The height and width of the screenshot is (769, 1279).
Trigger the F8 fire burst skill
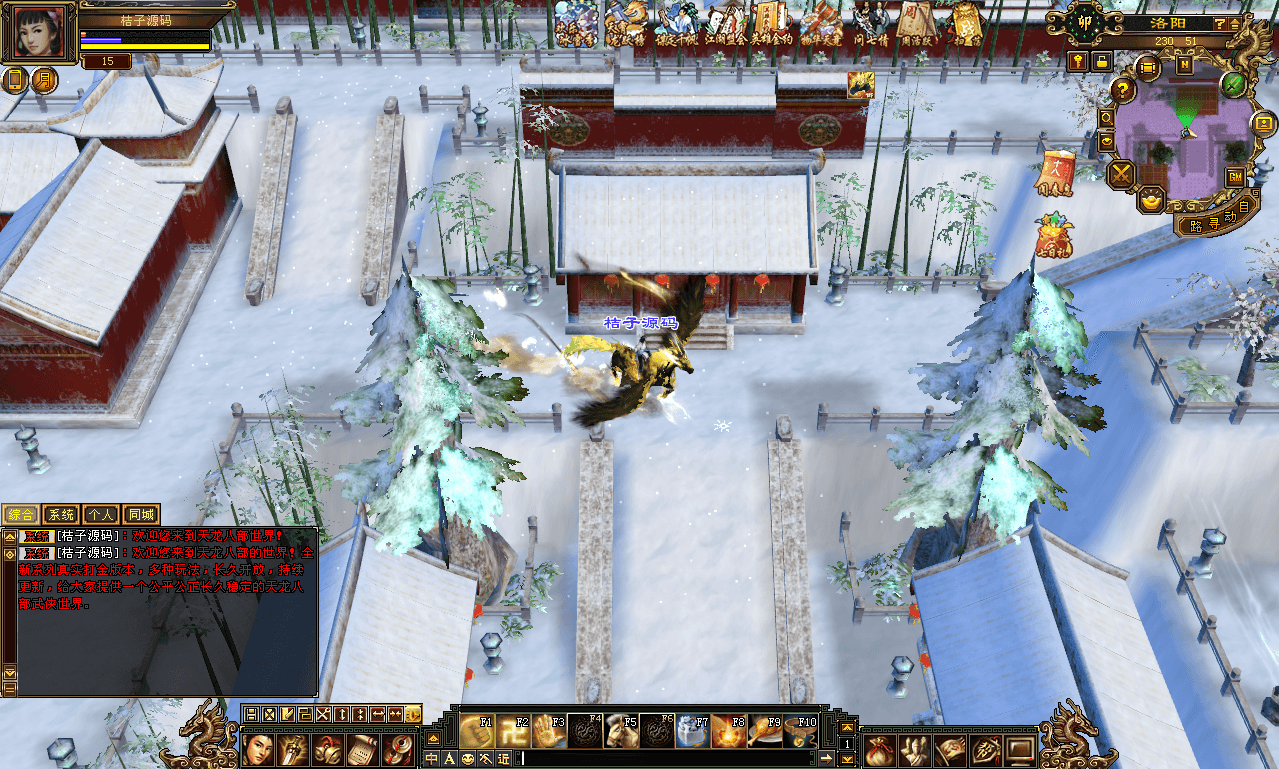point(728,731)
